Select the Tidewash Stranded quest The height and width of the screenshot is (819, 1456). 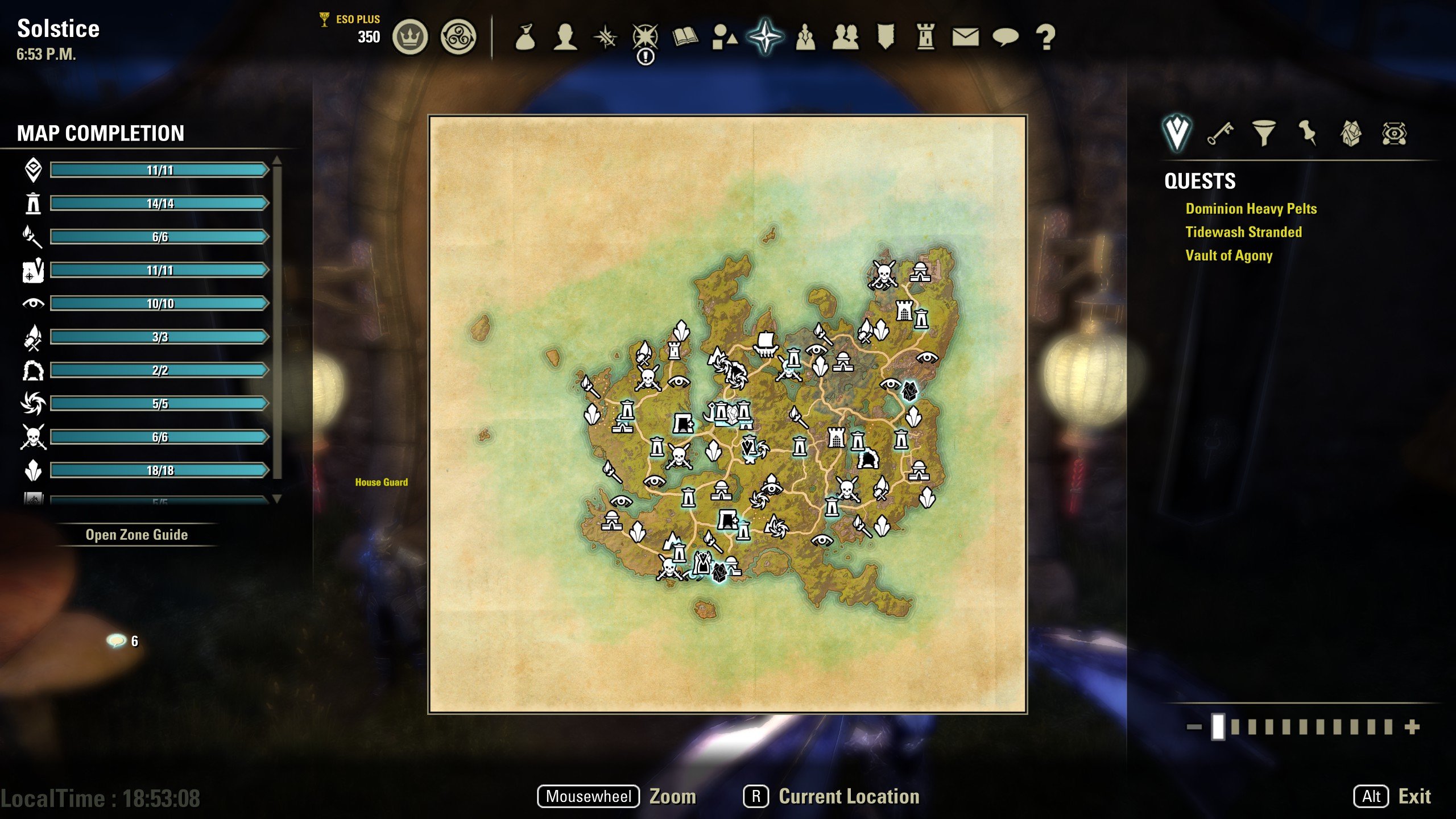[1244, 233]
